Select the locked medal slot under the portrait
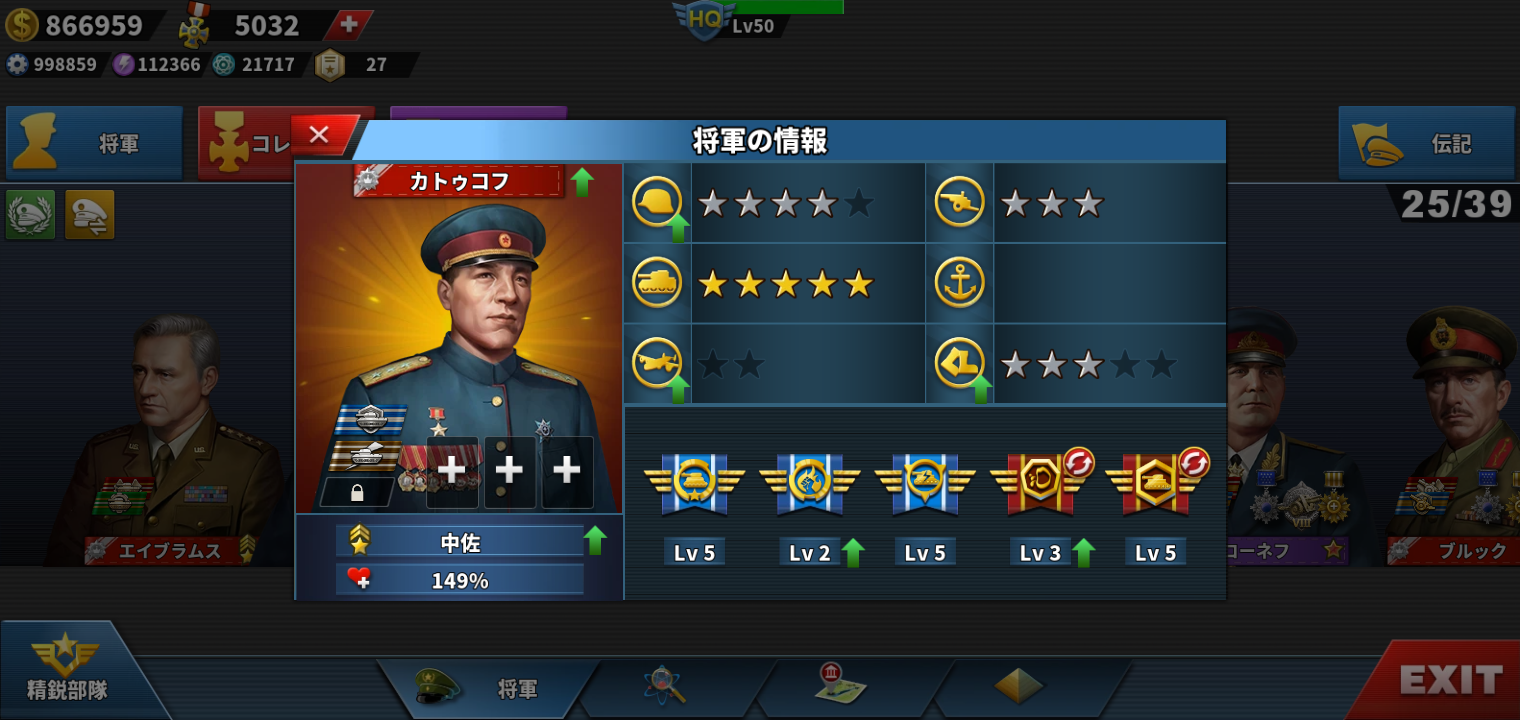This screenshot has height=720, width=1520. coord(357,492)
